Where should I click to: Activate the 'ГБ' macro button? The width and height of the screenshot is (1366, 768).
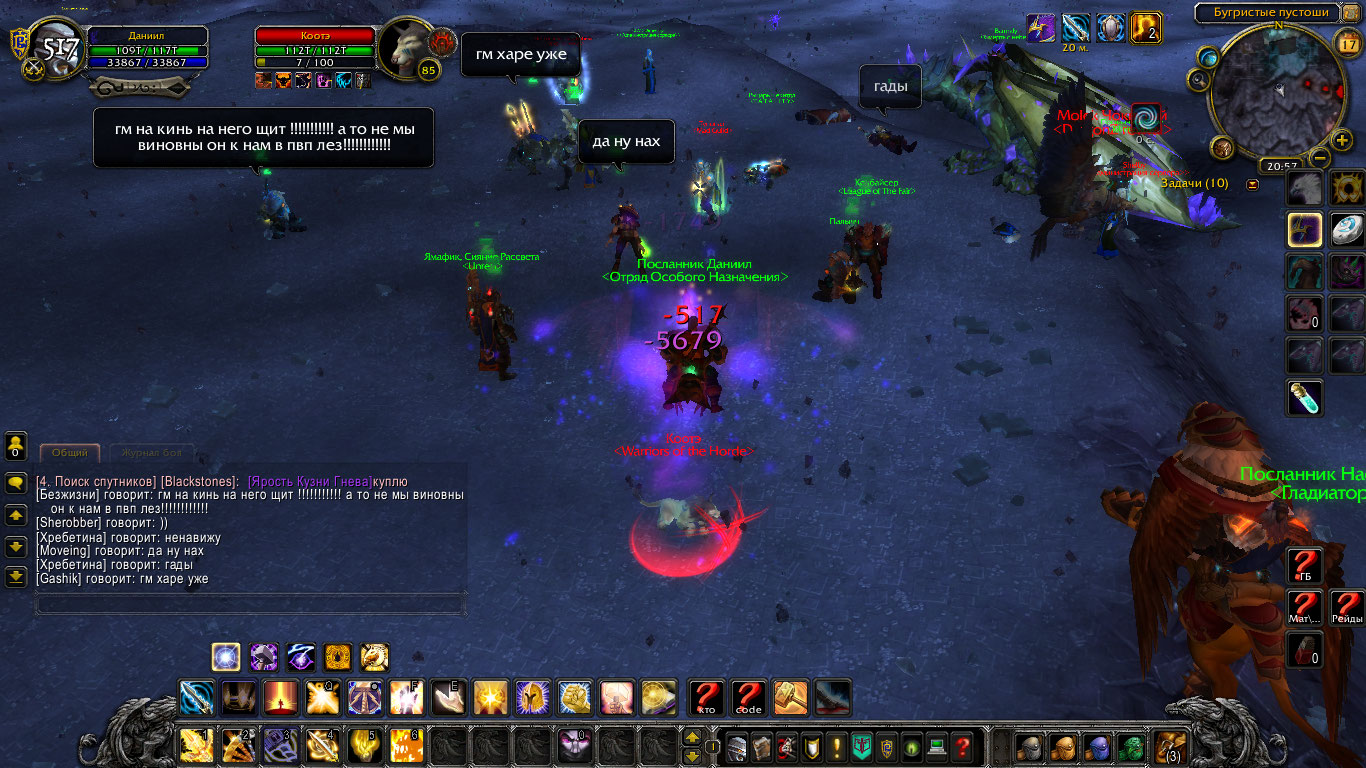[1304, 566]
